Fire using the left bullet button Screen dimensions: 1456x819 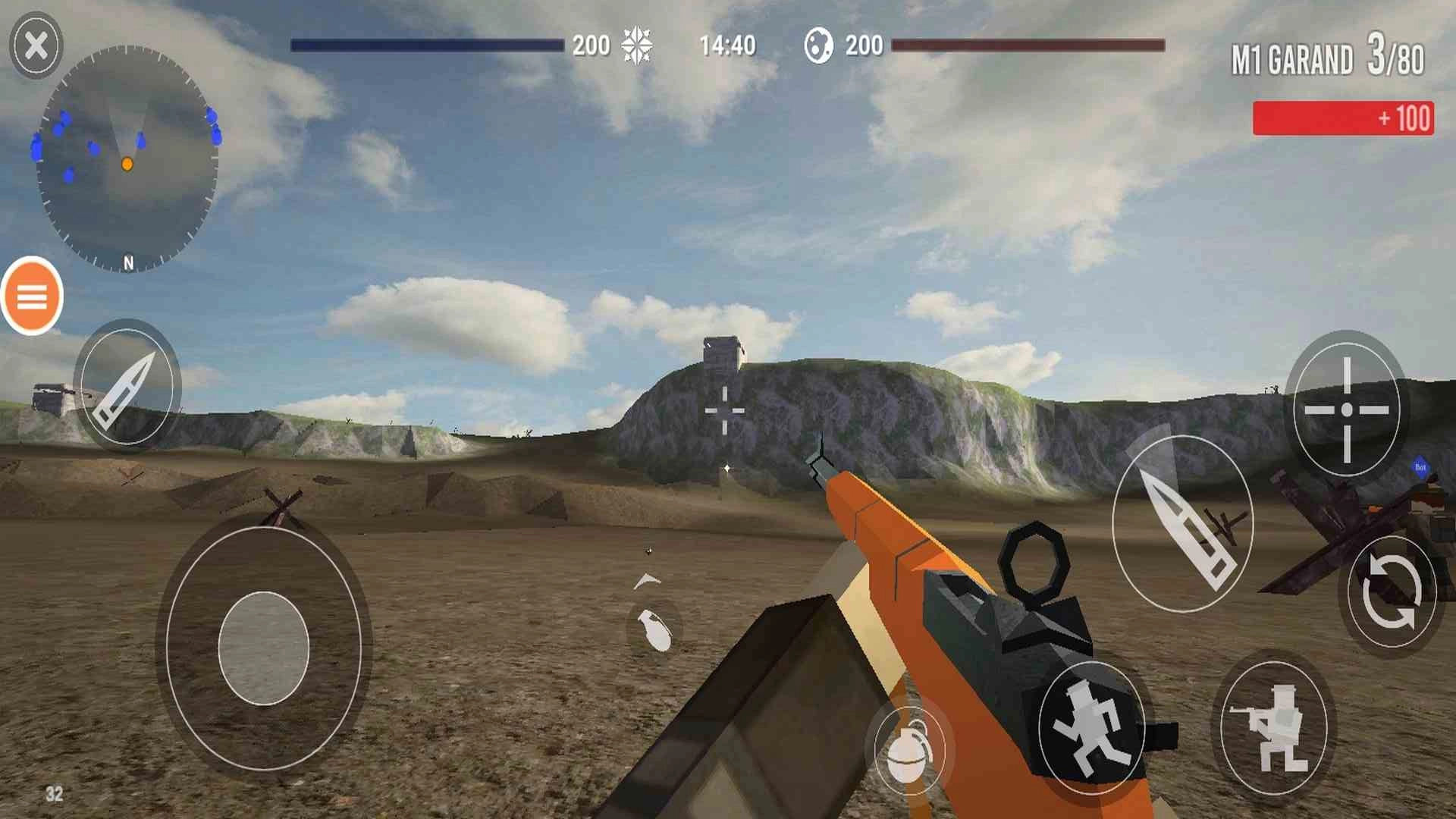click(x=127, y=387)
